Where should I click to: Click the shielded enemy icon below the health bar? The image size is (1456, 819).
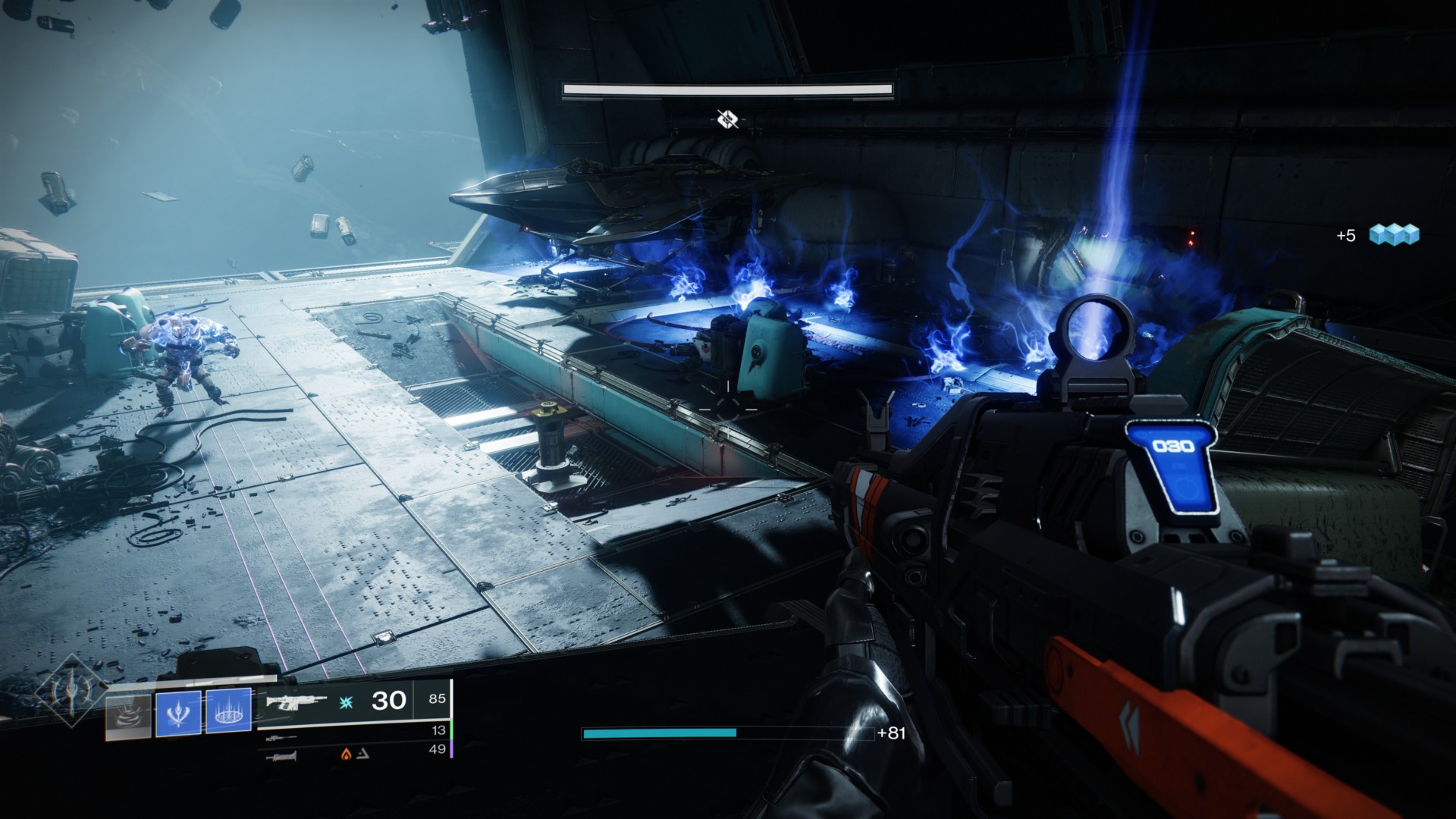[x=728, y=118]
